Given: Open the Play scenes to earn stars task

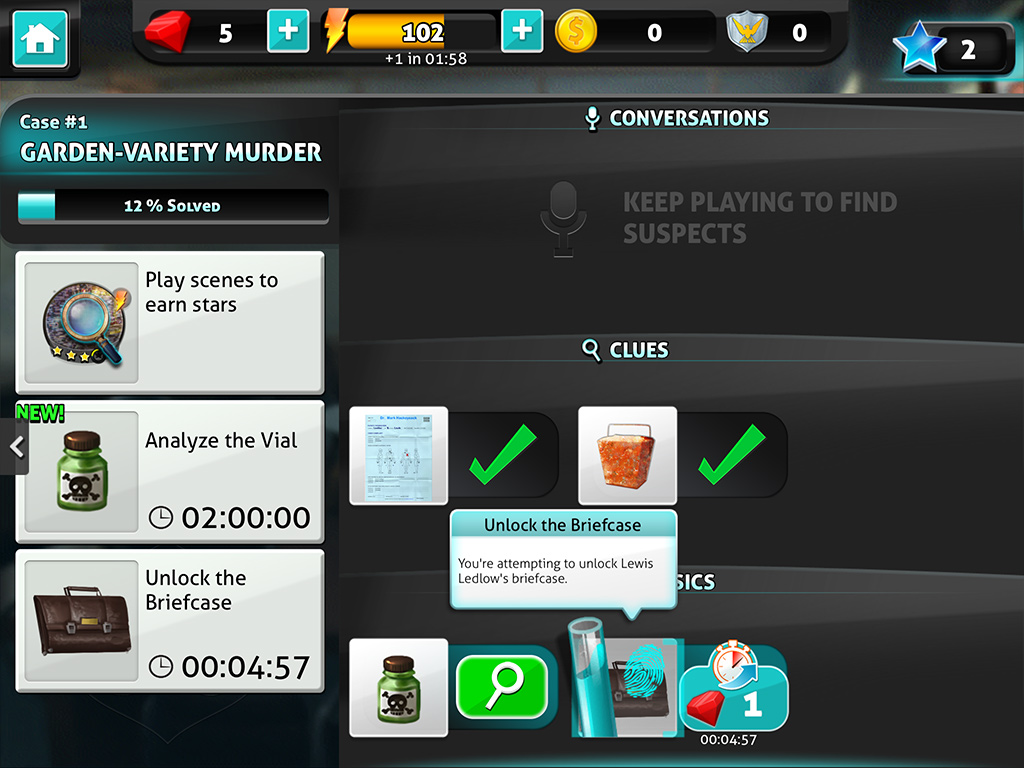Looking at the screenshot, I should pyautogui.click(x=170, y=322).
